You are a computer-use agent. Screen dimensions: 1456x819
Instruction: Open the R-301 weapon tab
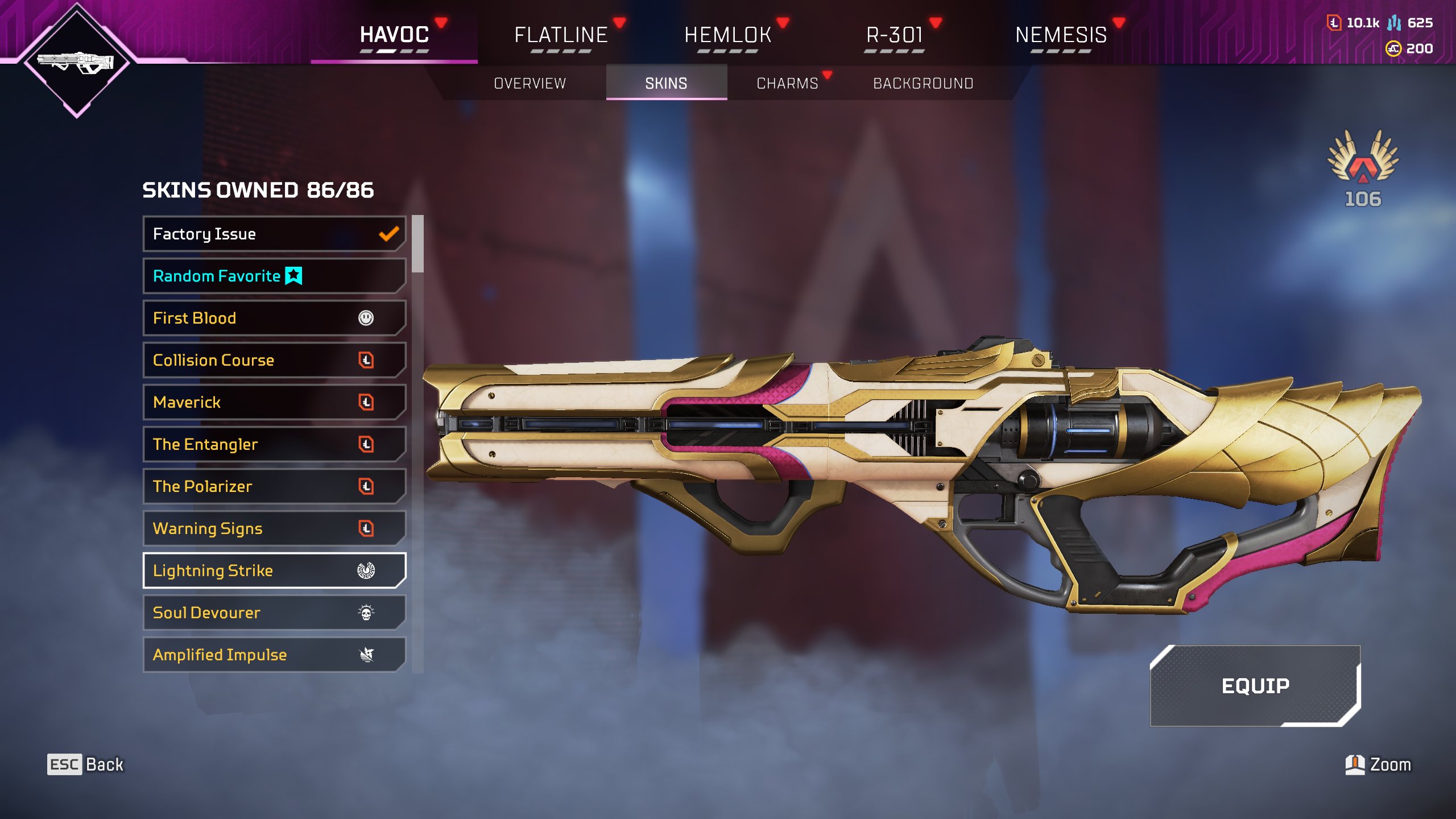tap(894, 35)
